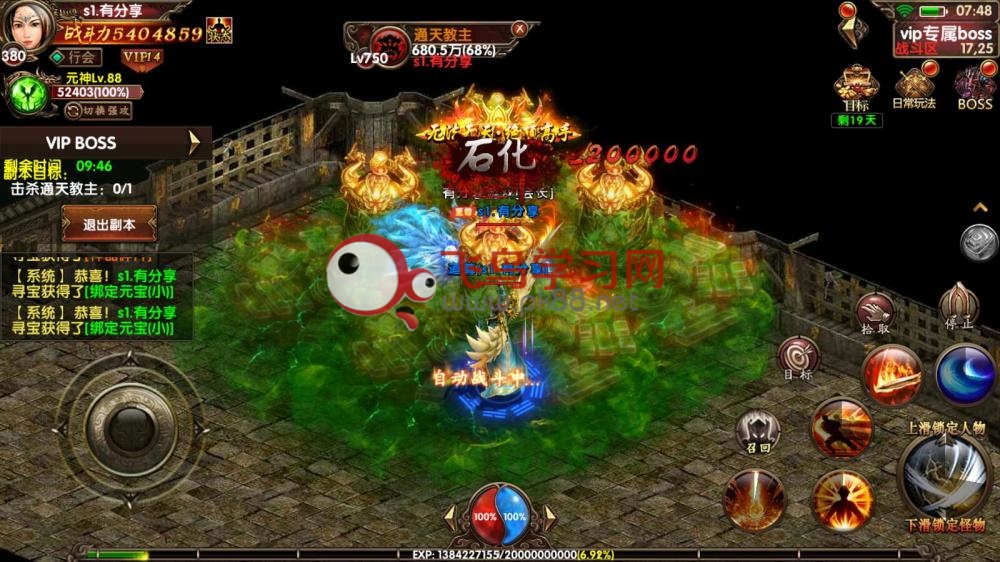
Task: Open the VIP14 badge
Action: pyautogui.click(x=143, y=58)
